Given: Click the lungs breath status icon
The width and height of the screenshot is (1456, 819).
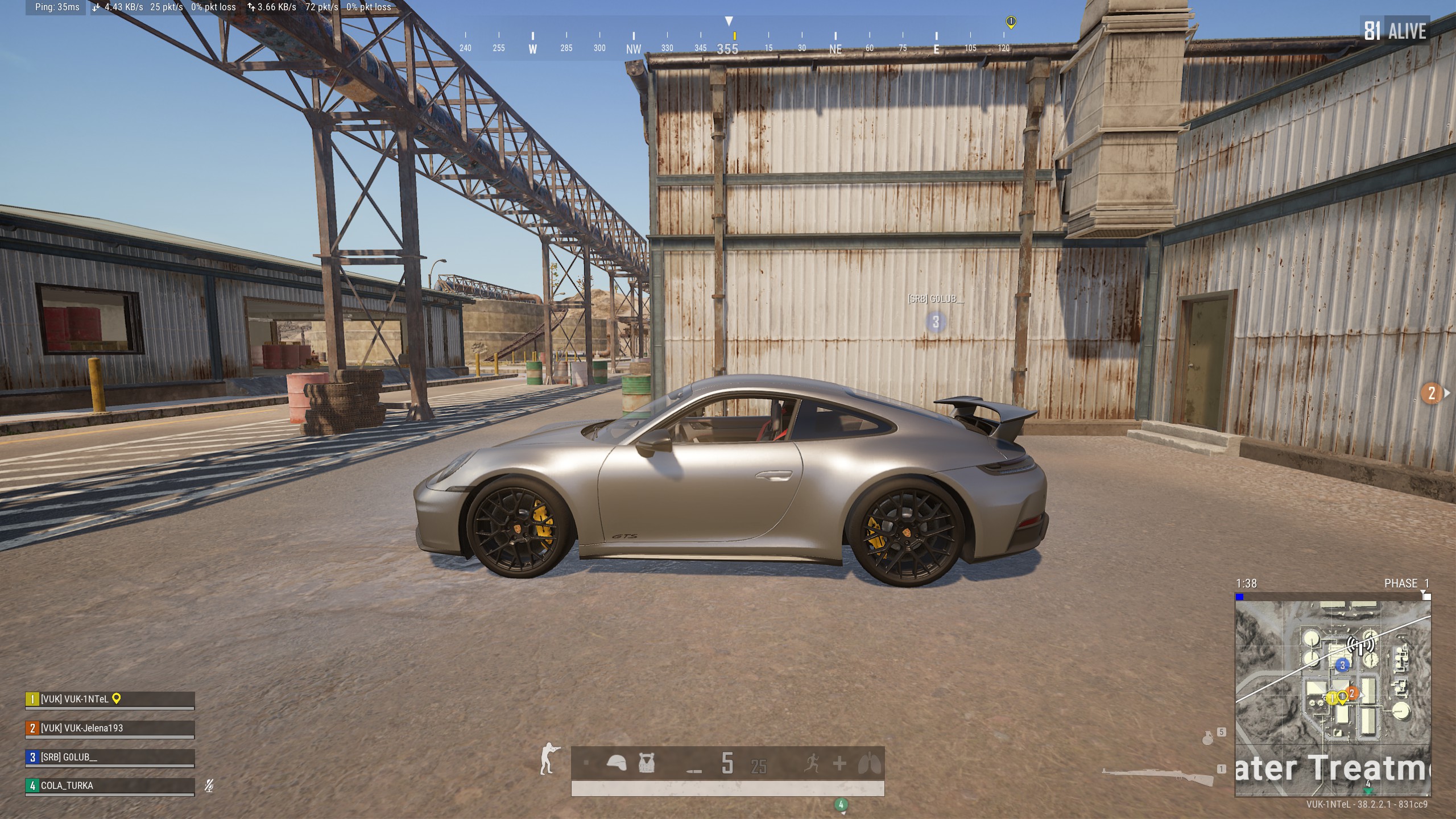Looking at the screenshot, I should tap(869, 764).
